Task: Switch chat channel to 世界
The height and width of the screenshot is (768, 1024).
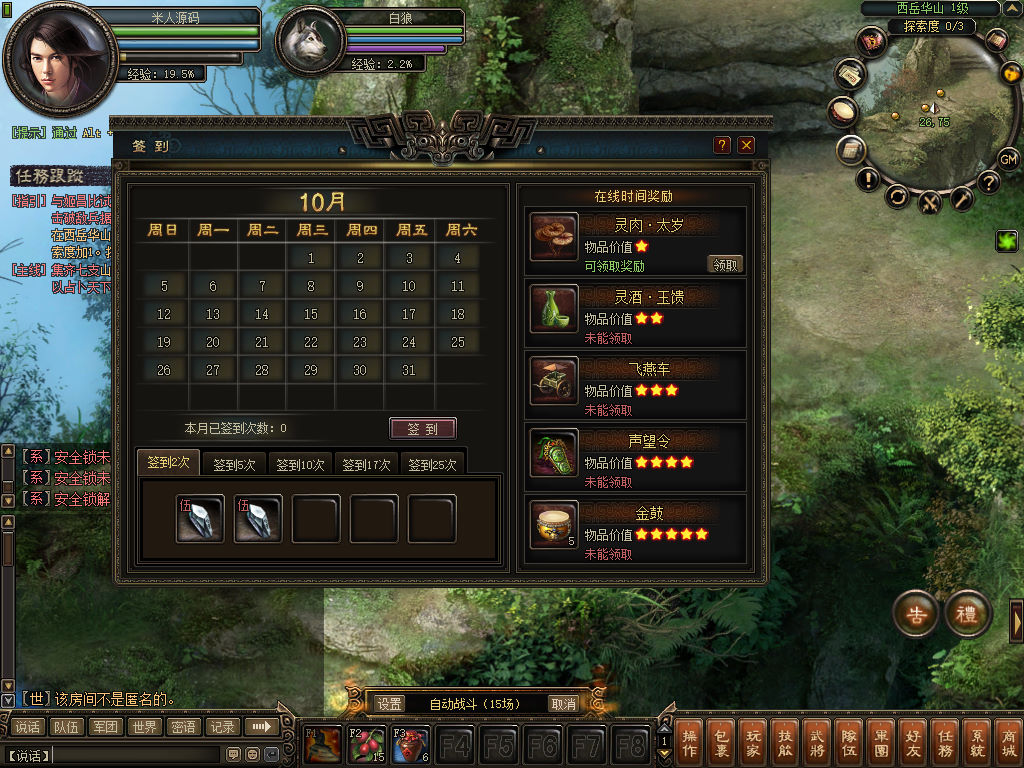Action: (x=144, y=727)
